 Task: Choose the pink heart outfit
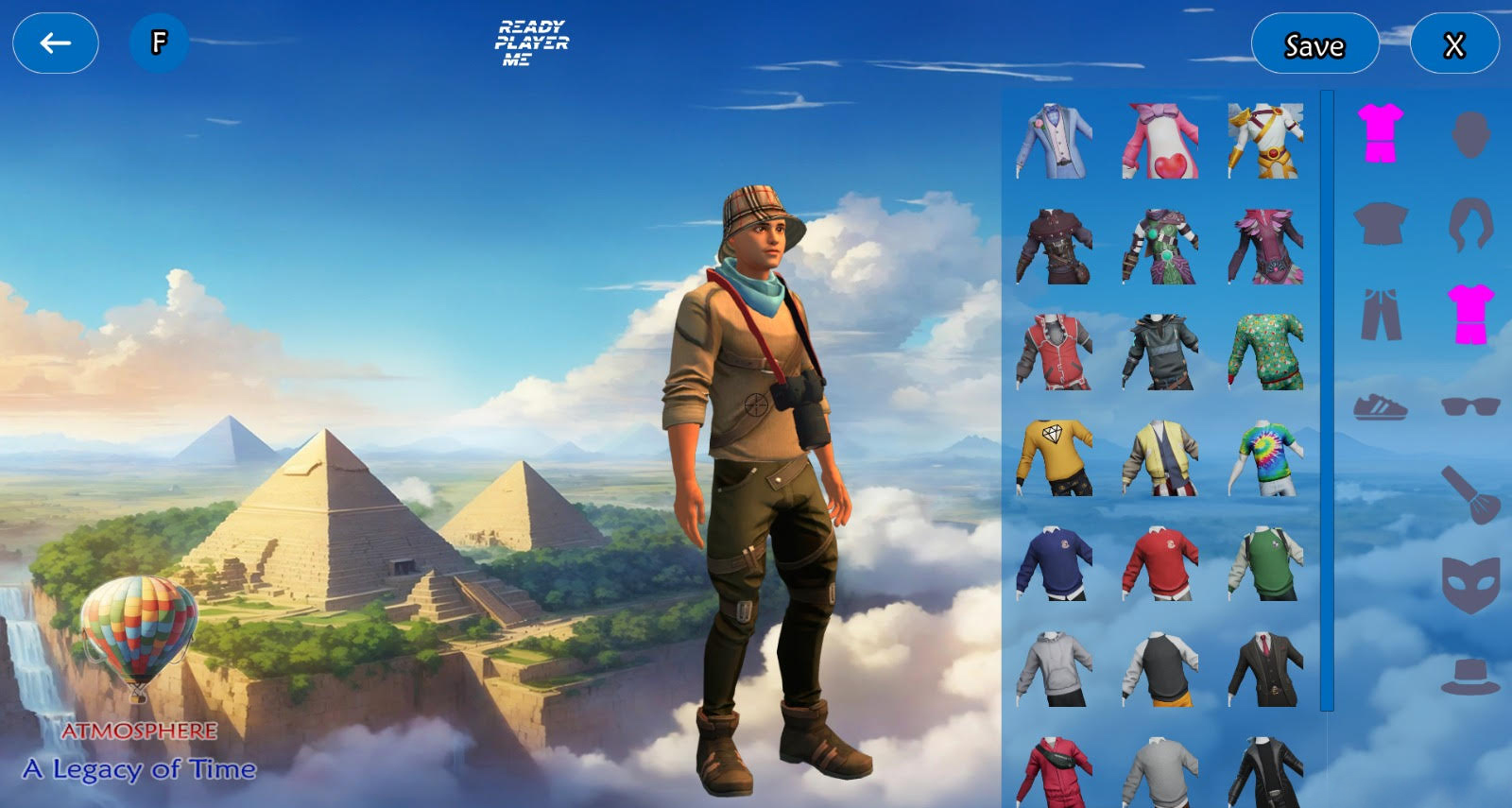click(1160, 142)
